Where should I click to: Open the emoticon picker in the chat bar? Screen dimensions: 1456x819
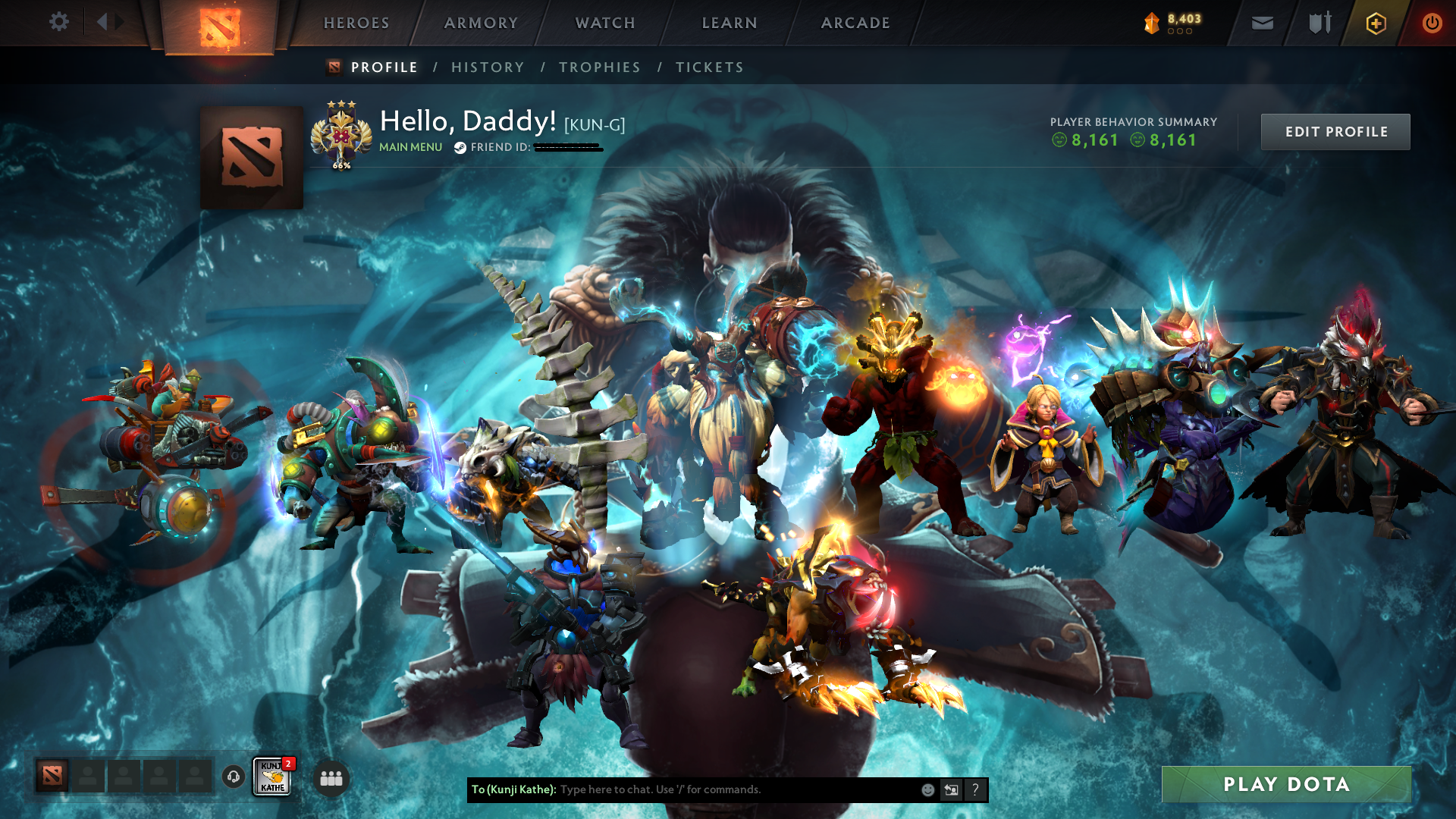927,789
